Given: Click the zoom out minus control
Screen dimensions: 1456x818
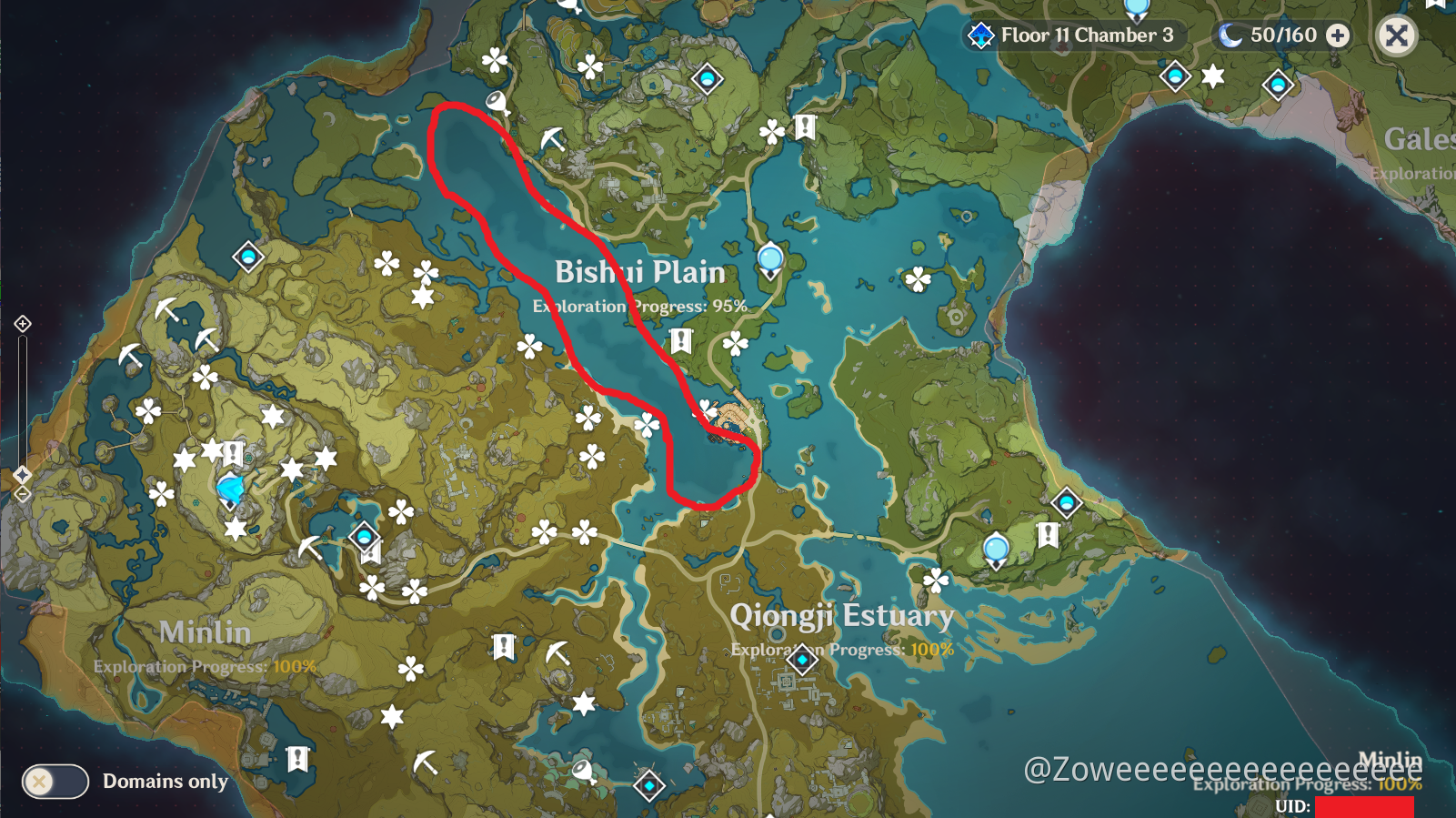Looking at the screenshot, I should pos(22,492).
